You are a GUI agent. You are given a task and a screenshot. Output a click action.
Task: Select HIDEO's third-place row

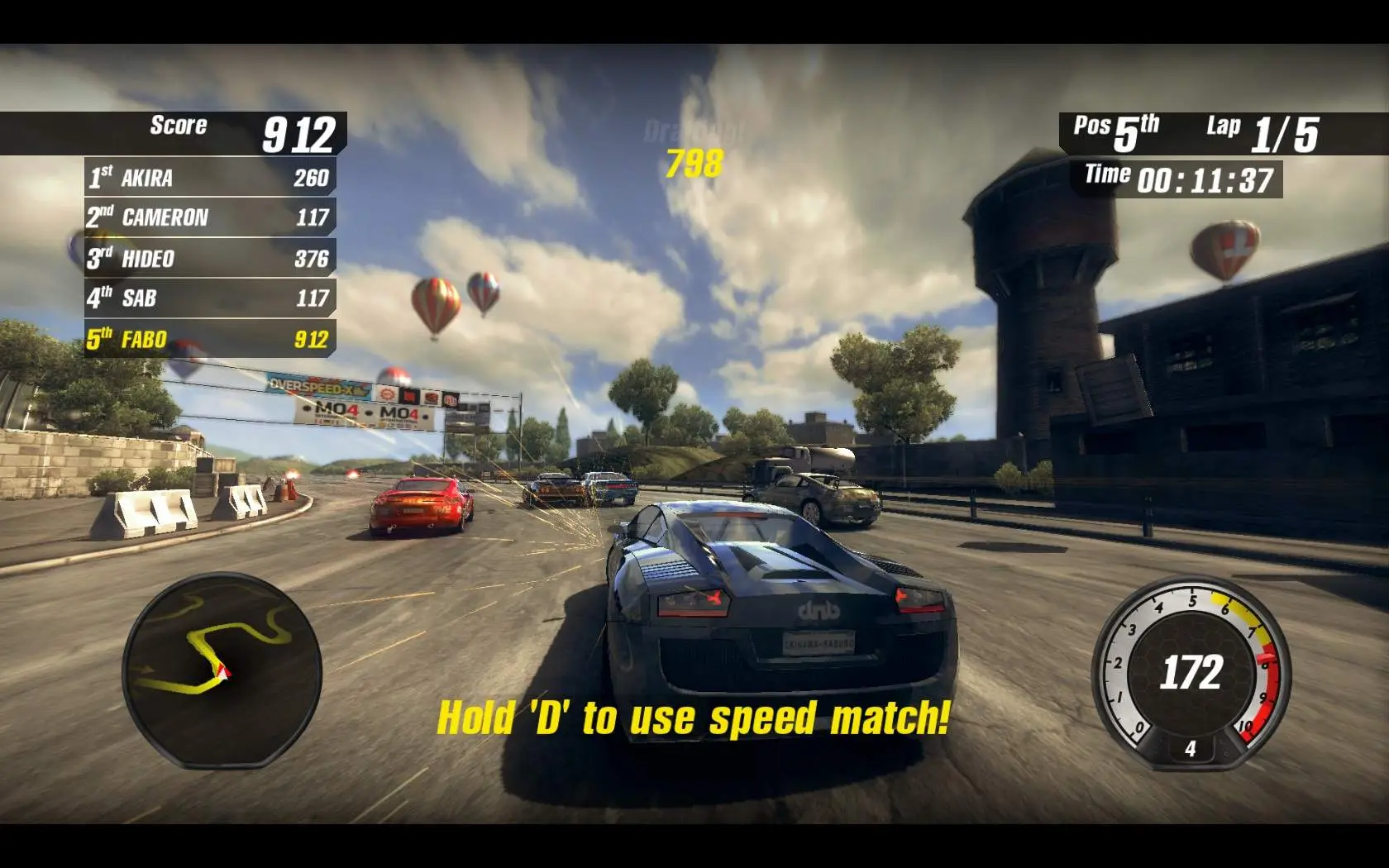210,258
